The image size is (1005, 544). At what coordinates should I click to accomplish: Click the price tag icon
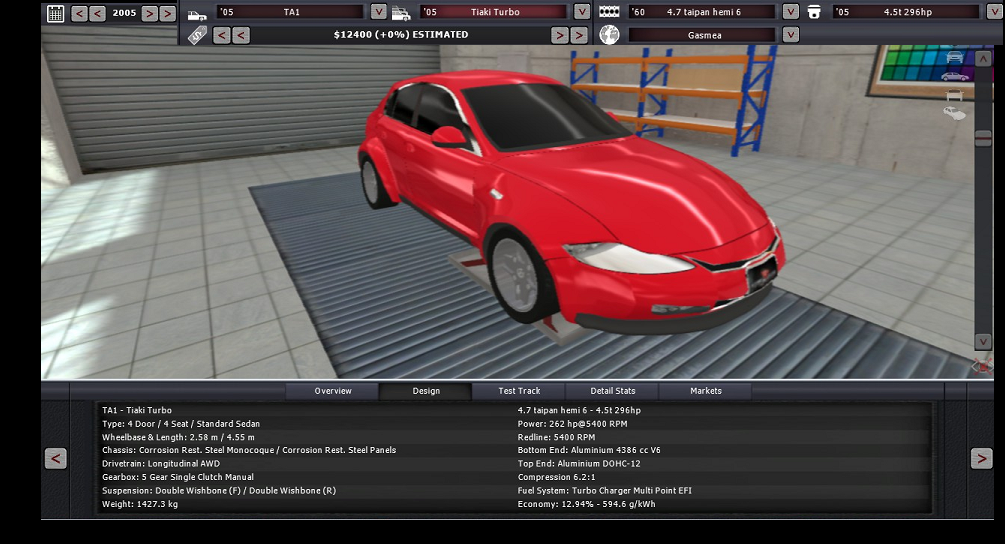pyautogui.click(x=197, y=34)
